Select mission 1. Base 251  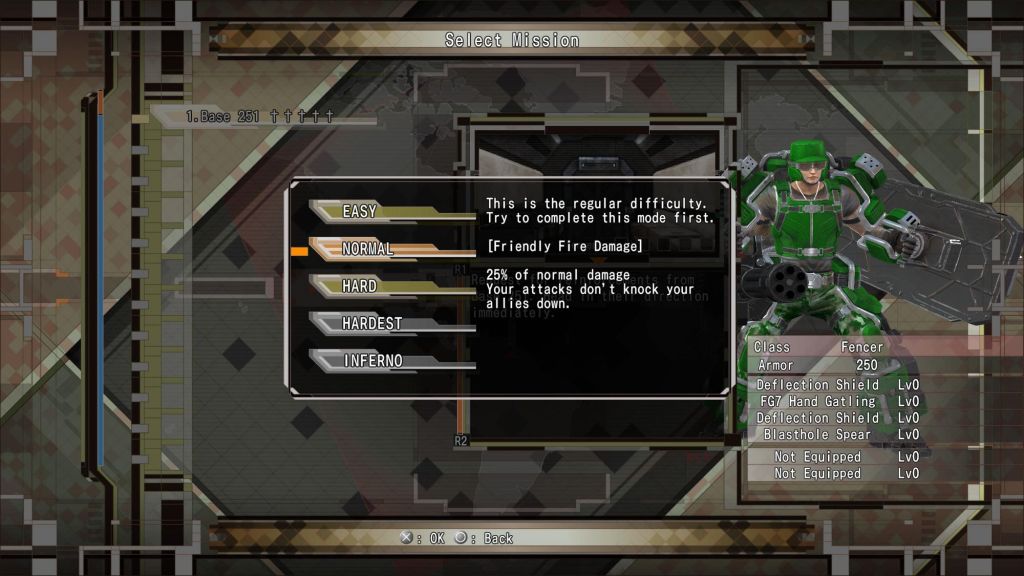(x=258, y=117)
